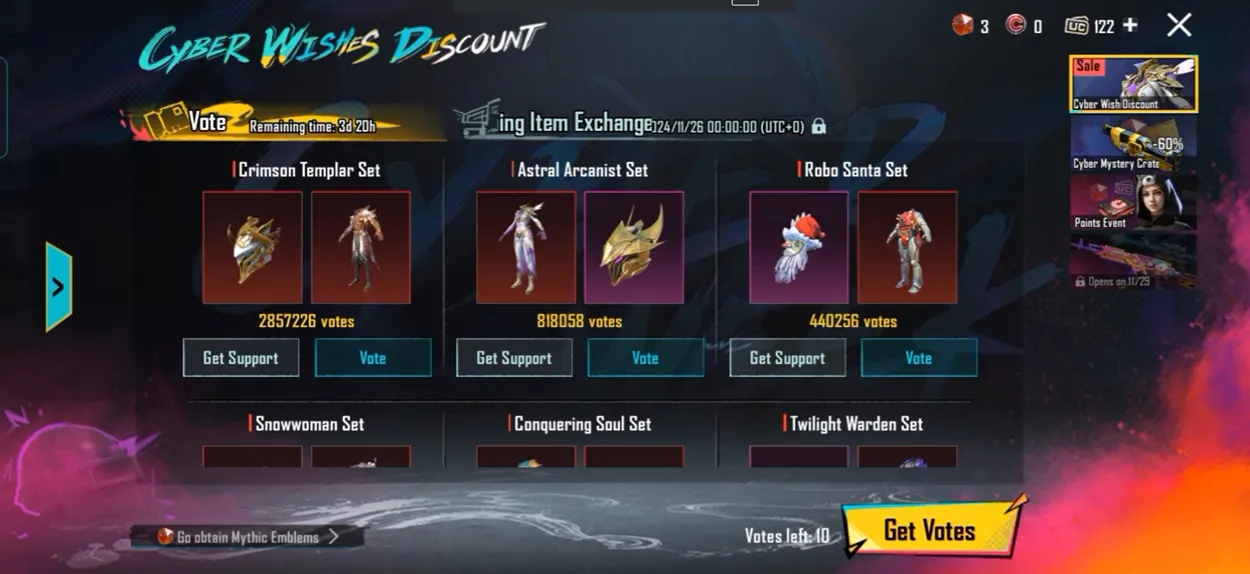Open Go obtain Mythic Emblems link
1250x574 pixels.
tap(247, 537)
